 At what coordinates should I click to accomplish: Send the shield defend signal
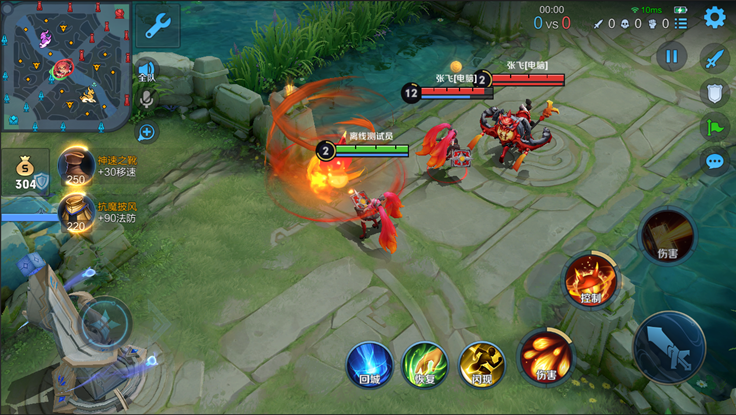click(x=714, y=93)
